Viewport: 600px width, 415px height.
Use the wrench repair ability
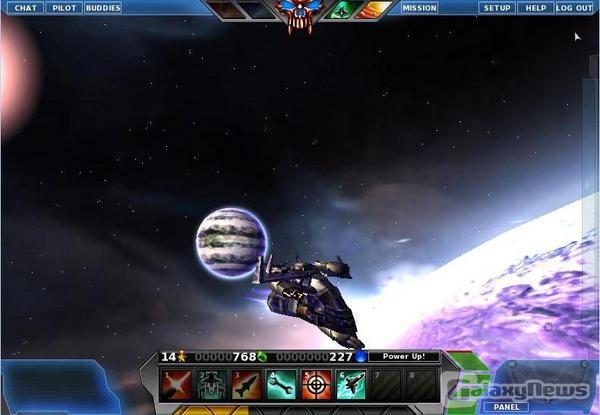(x=281, y=385)
